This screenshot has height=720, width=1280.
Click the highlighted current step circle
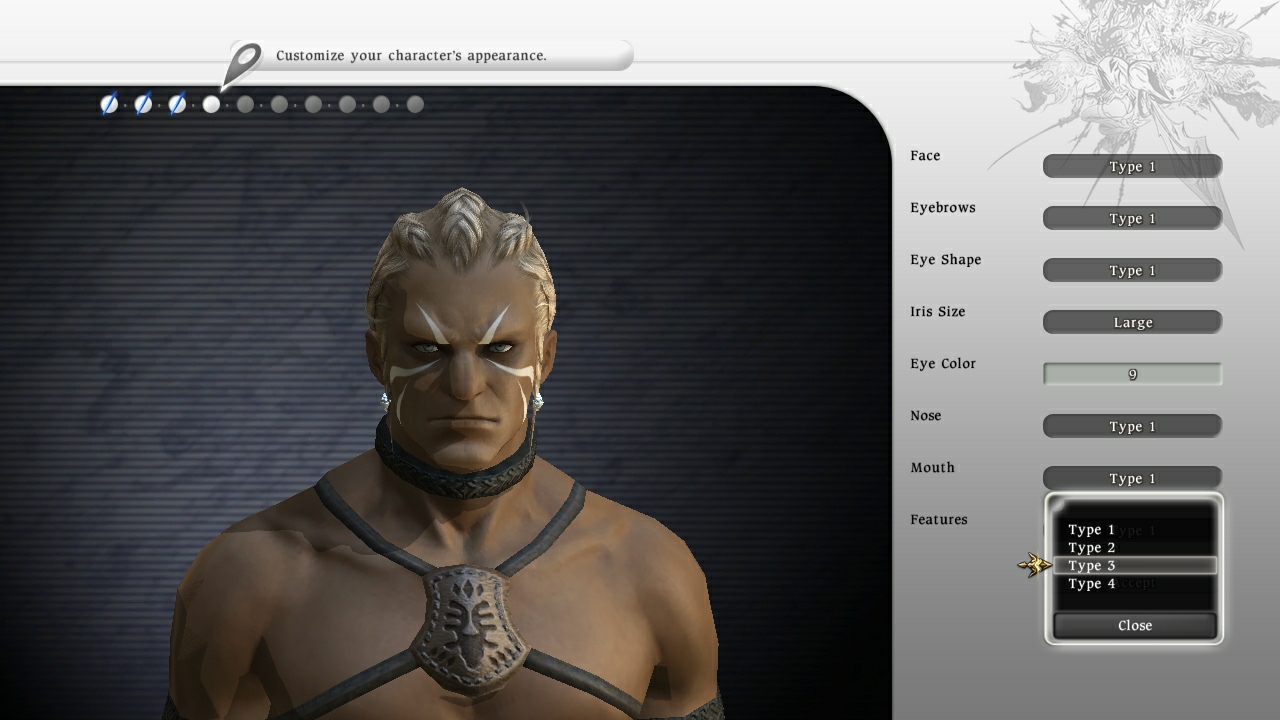pyautogui.click(x=211, y=104)
